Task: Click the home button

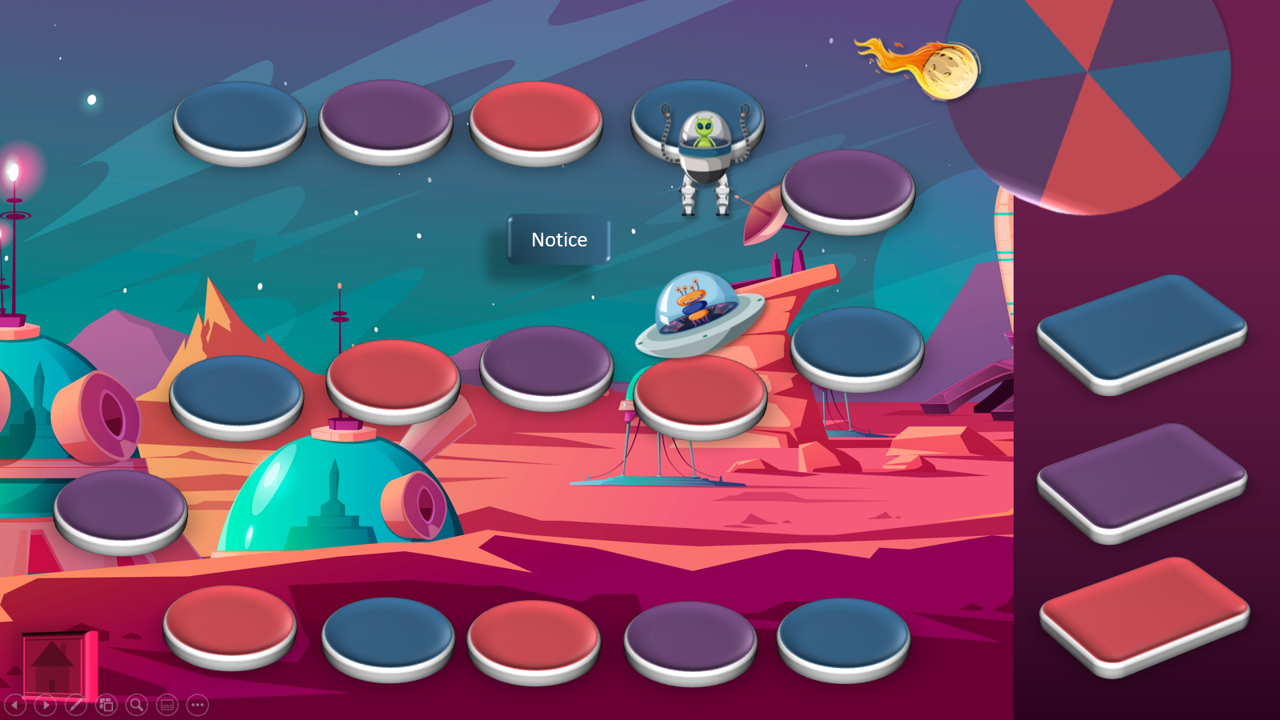Action: tap(56, 661)
